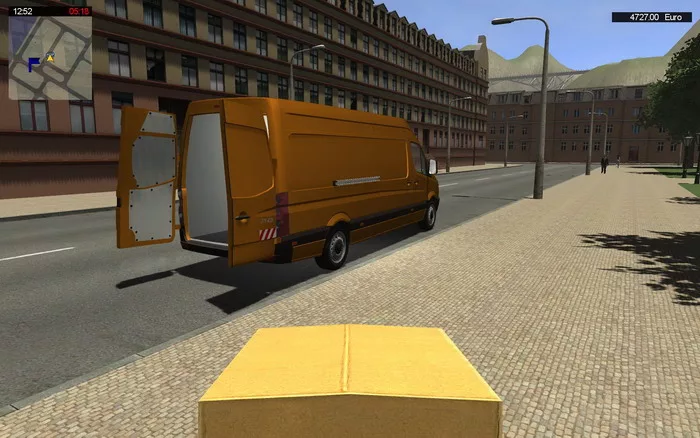
Task: Select the blue flag marker on minimap
Action: [34, 64]
